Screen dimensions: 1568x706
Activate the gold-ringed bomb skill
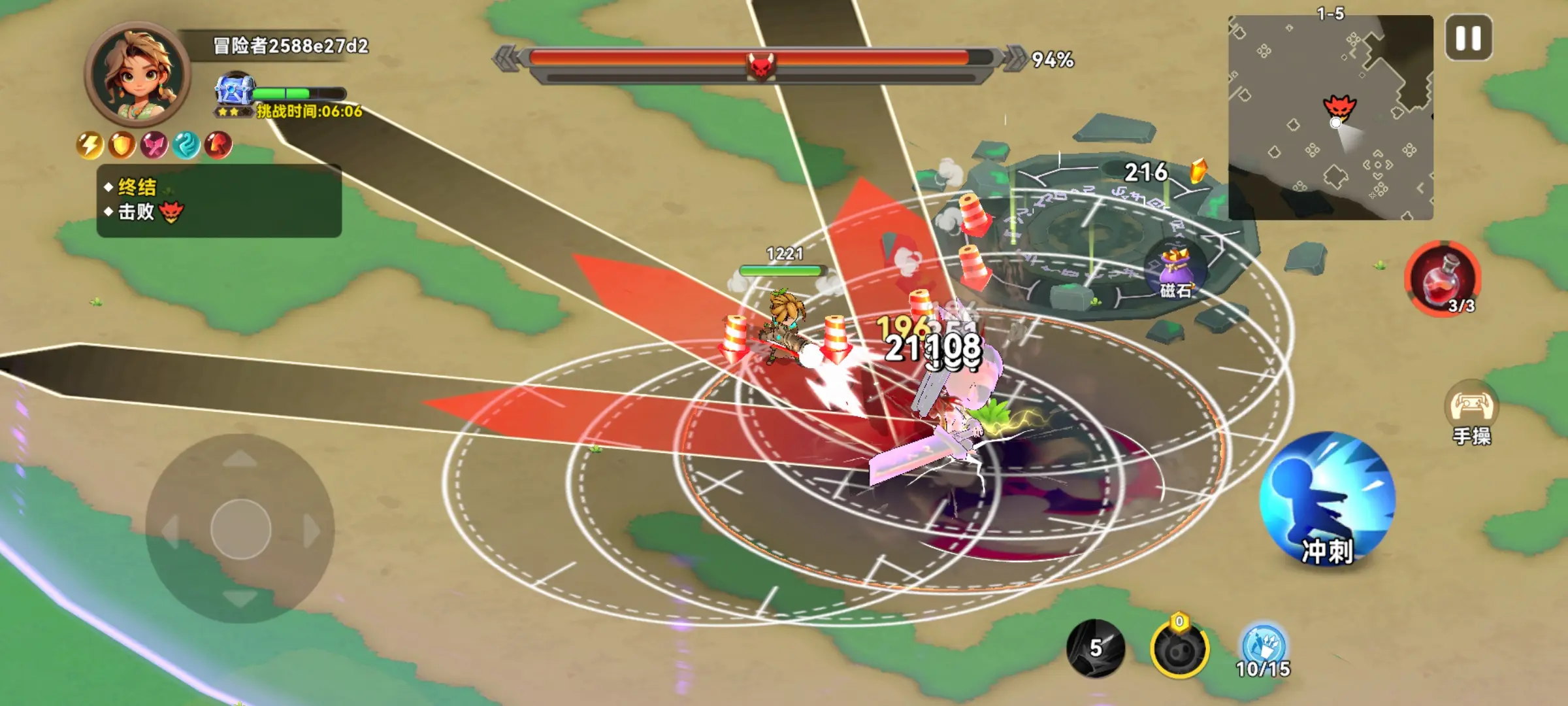pyautogui.click(x=1179, y=650)
